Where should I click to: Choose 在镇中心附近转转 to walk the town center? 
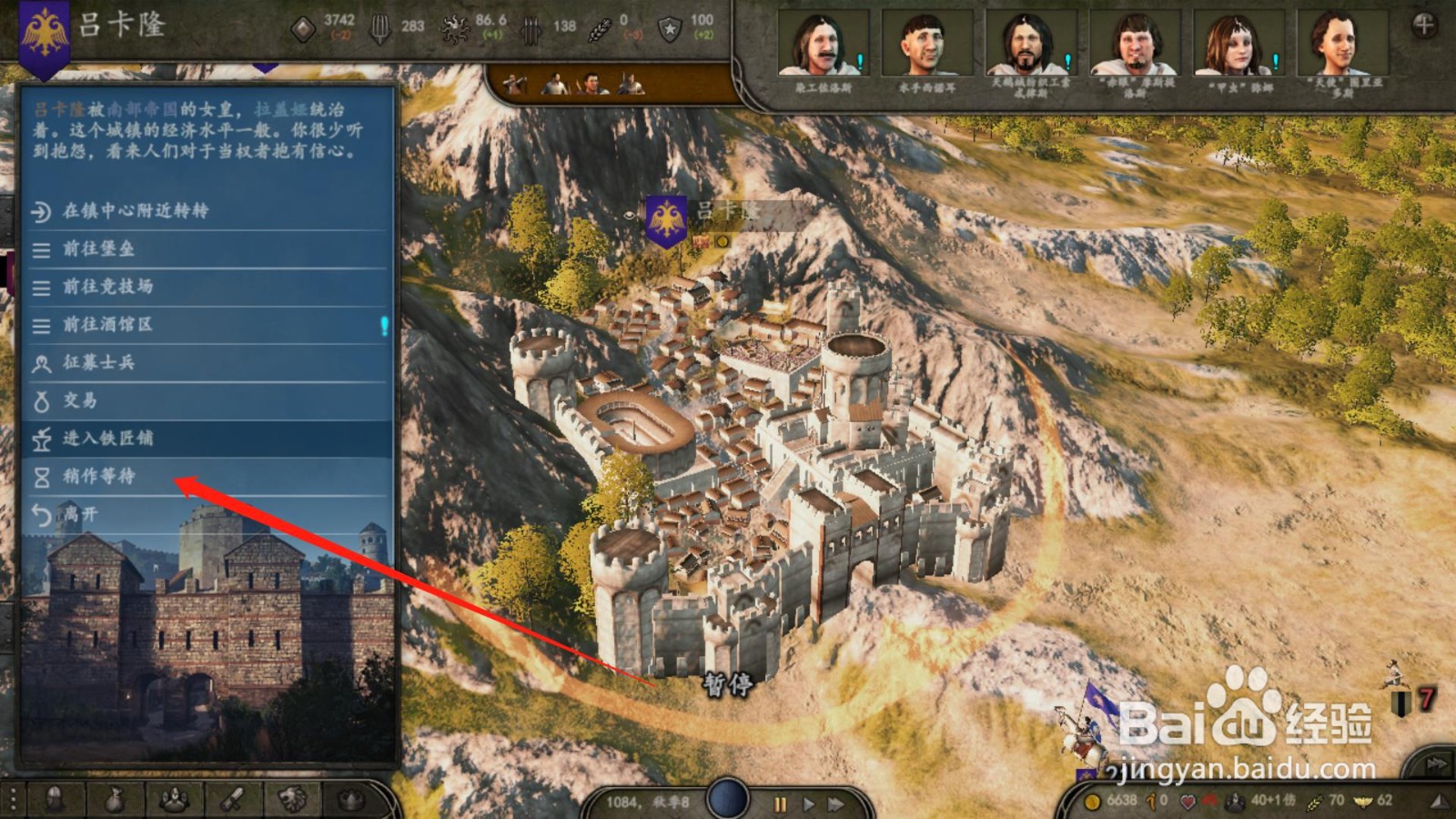coord(135,211)
